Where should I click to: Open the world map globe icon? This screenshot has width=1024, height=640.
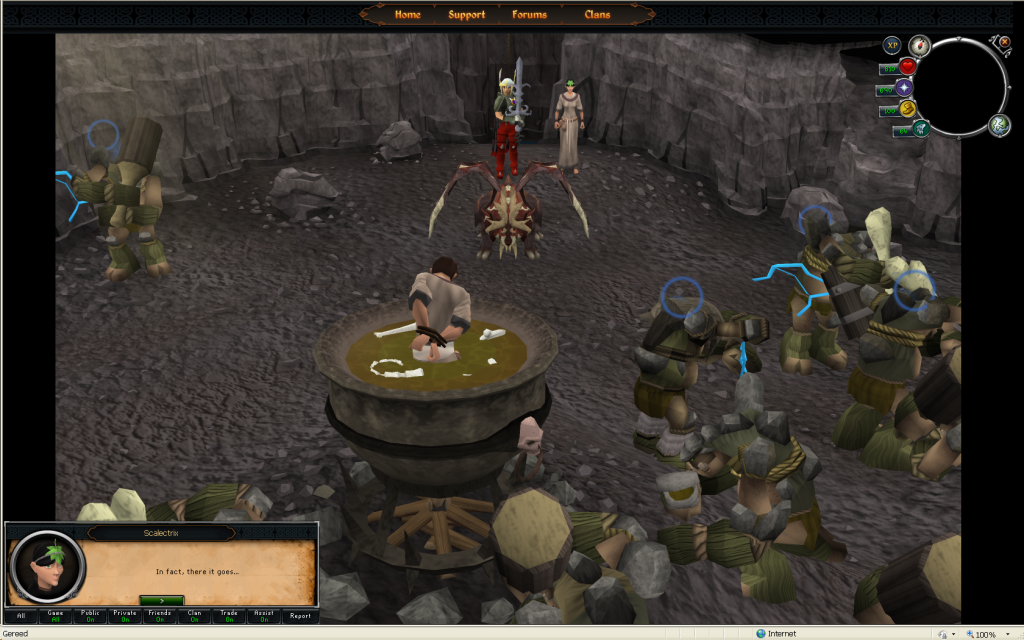click(x=999, y=124)
